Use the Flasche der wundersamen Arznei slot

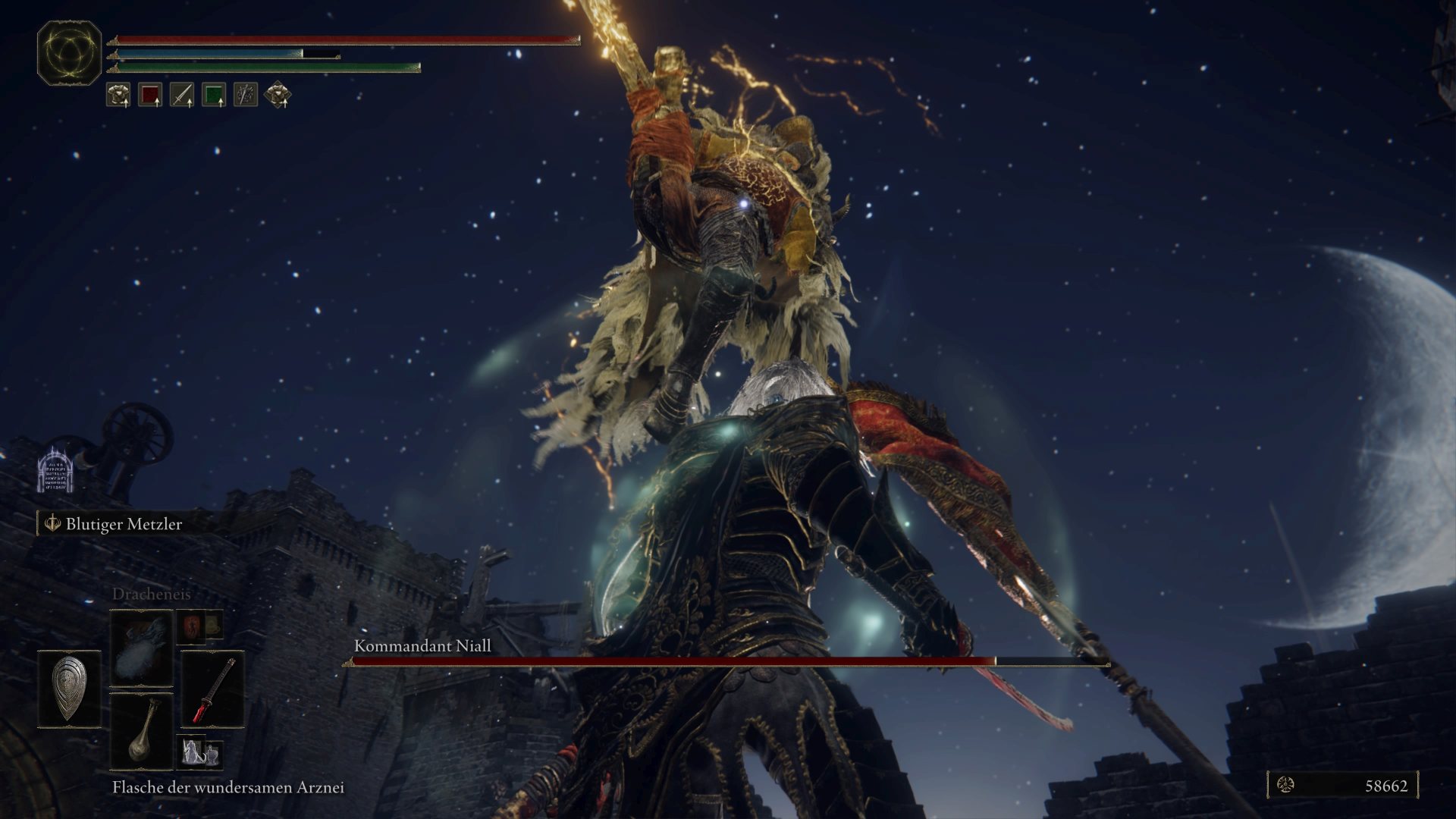click(142, 730)
